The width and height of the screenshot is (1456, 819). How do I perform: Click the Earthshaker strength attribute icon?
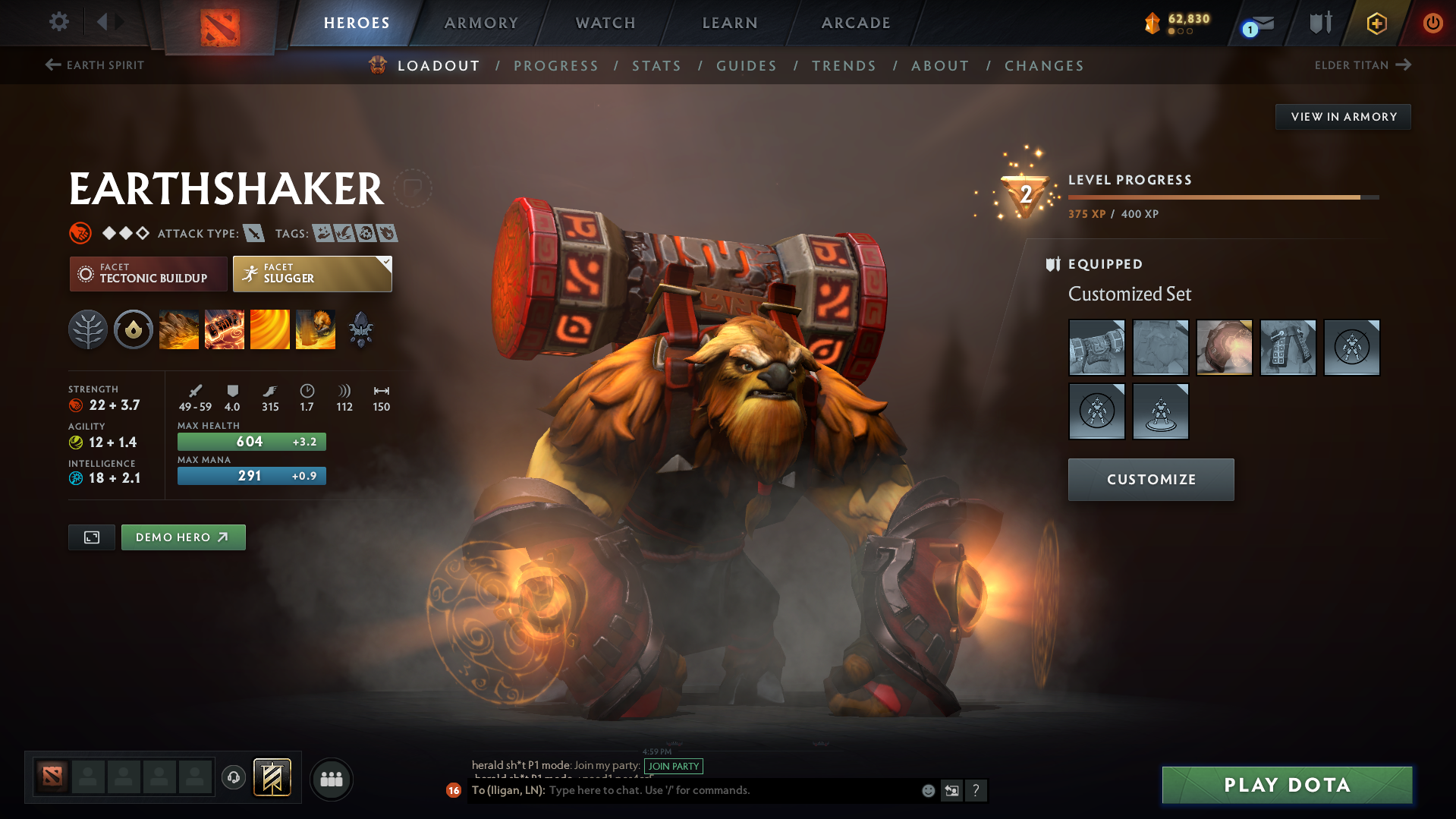pyautogui.click(x=77, y=405)
